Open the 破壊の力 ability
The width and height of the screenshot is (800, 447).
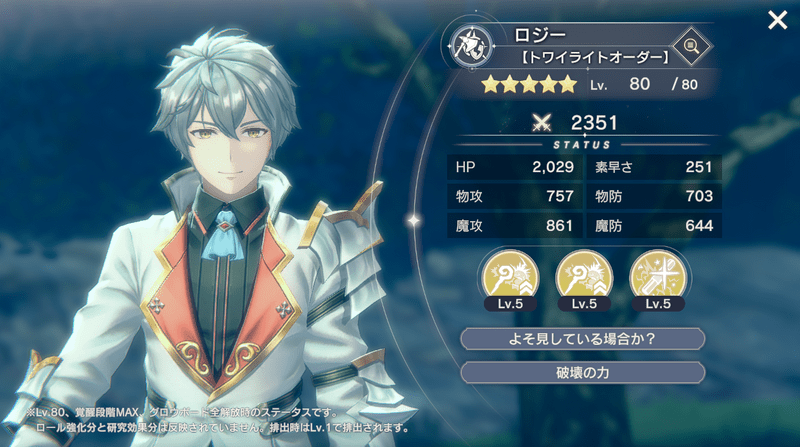click(x=582, y=372)
